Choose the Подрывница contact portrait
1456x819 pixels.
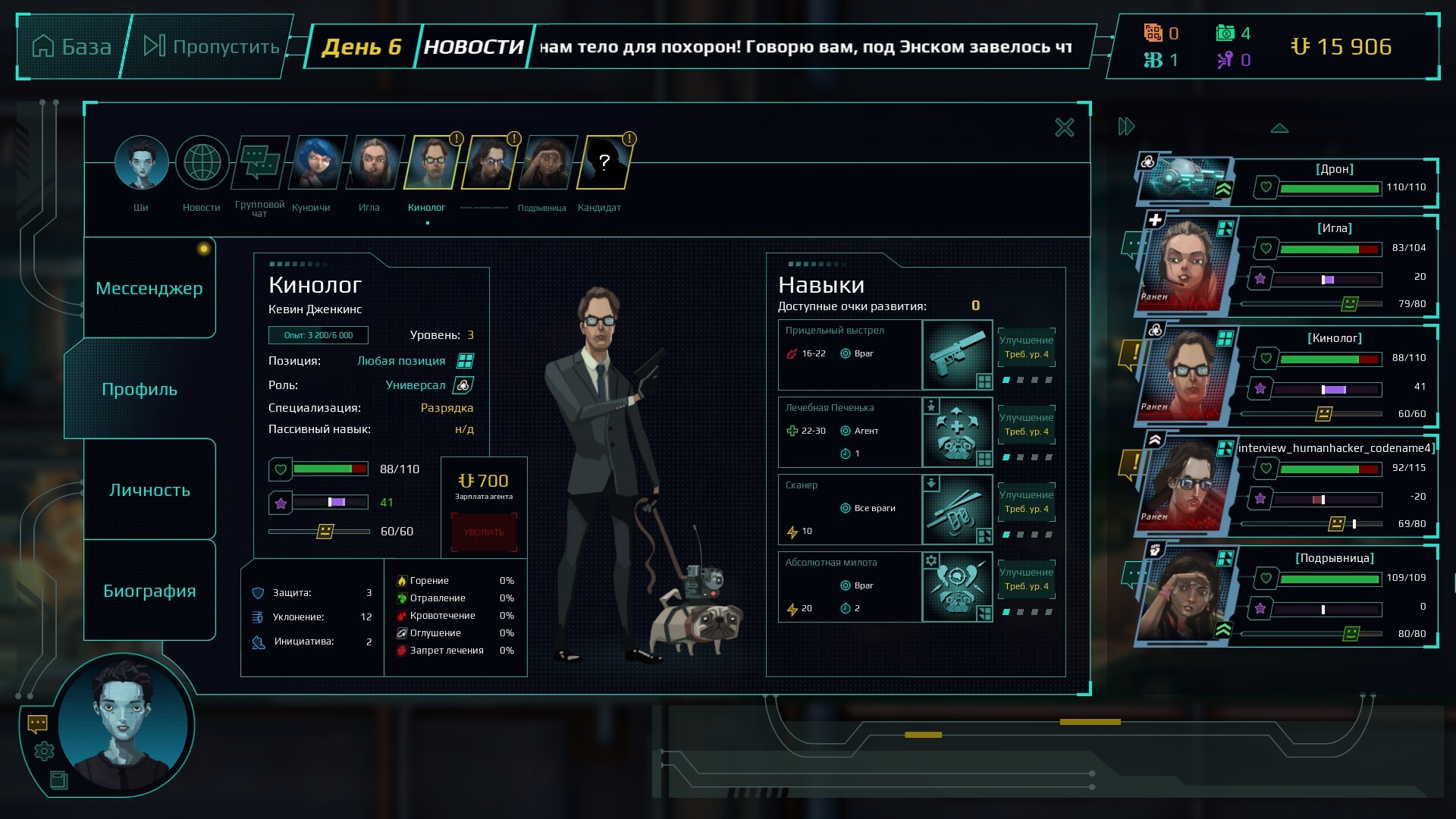click(547, 163)
